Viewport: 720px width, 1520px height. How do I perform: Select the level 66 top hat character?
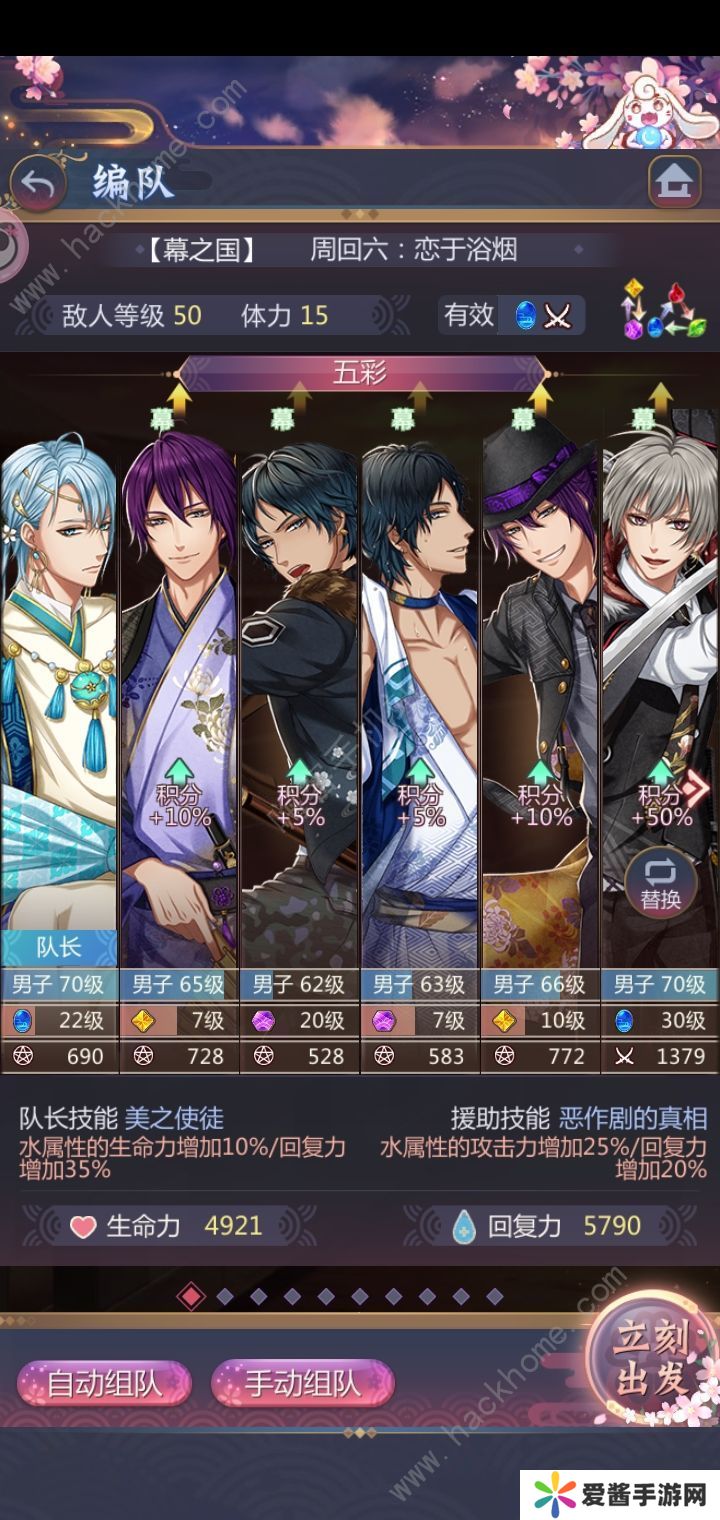(540, 700)
